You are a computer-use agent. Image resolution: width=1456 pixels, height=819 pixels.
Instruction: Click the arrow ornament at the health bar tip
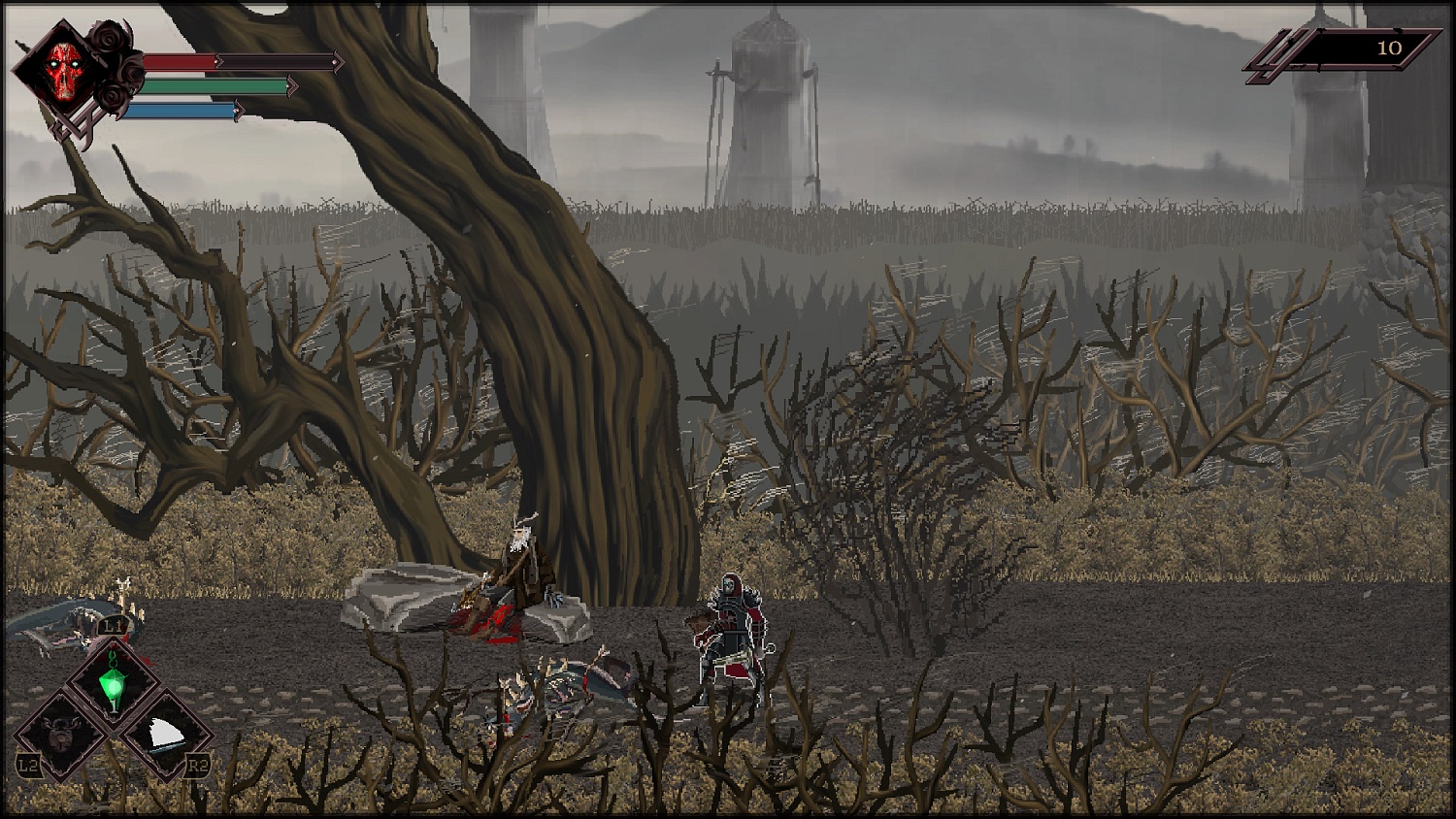(x=339, y=62)
